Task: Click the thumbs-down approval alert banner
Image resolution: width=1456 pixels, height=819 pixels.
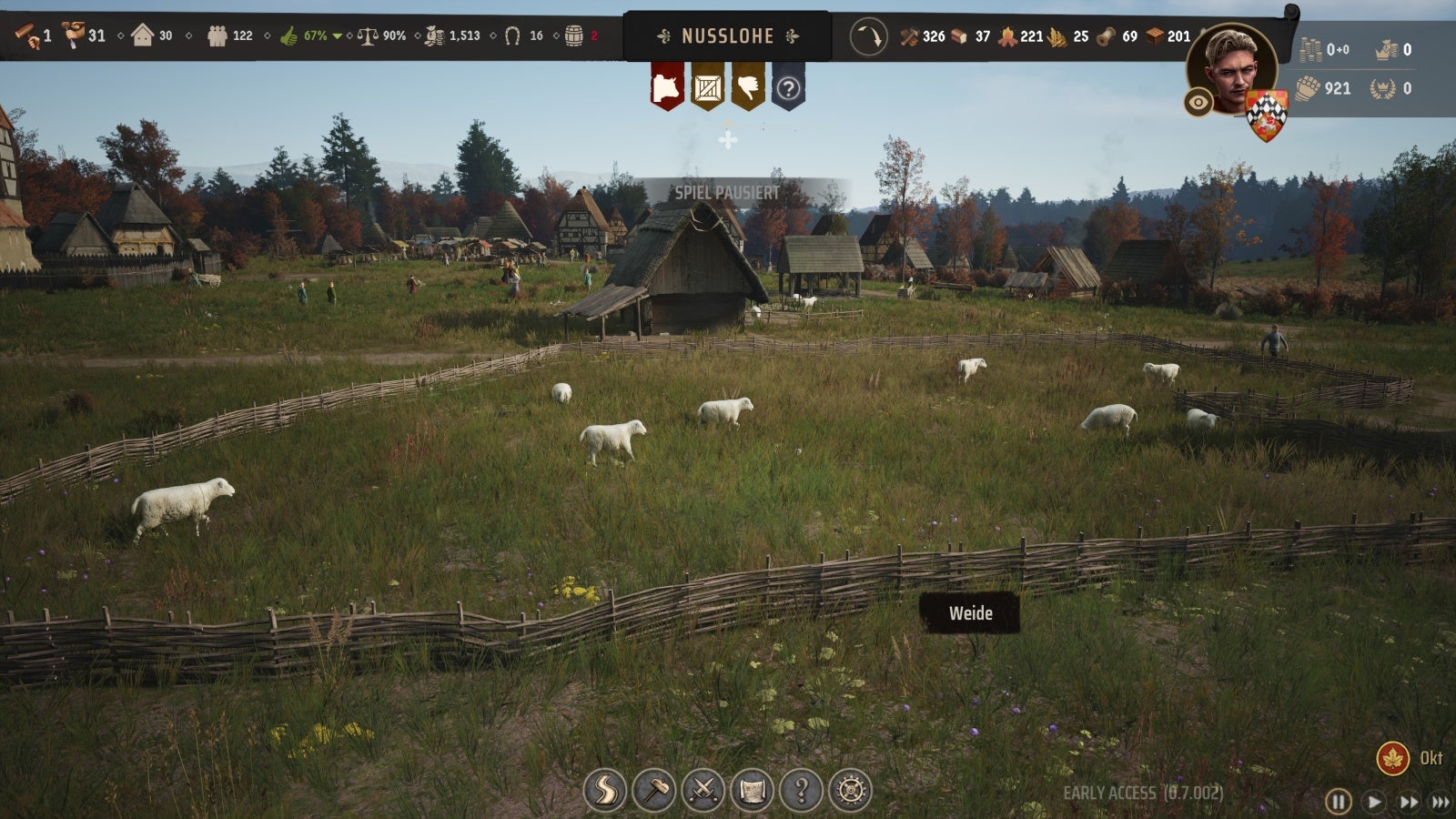Action: coord(748,87)
